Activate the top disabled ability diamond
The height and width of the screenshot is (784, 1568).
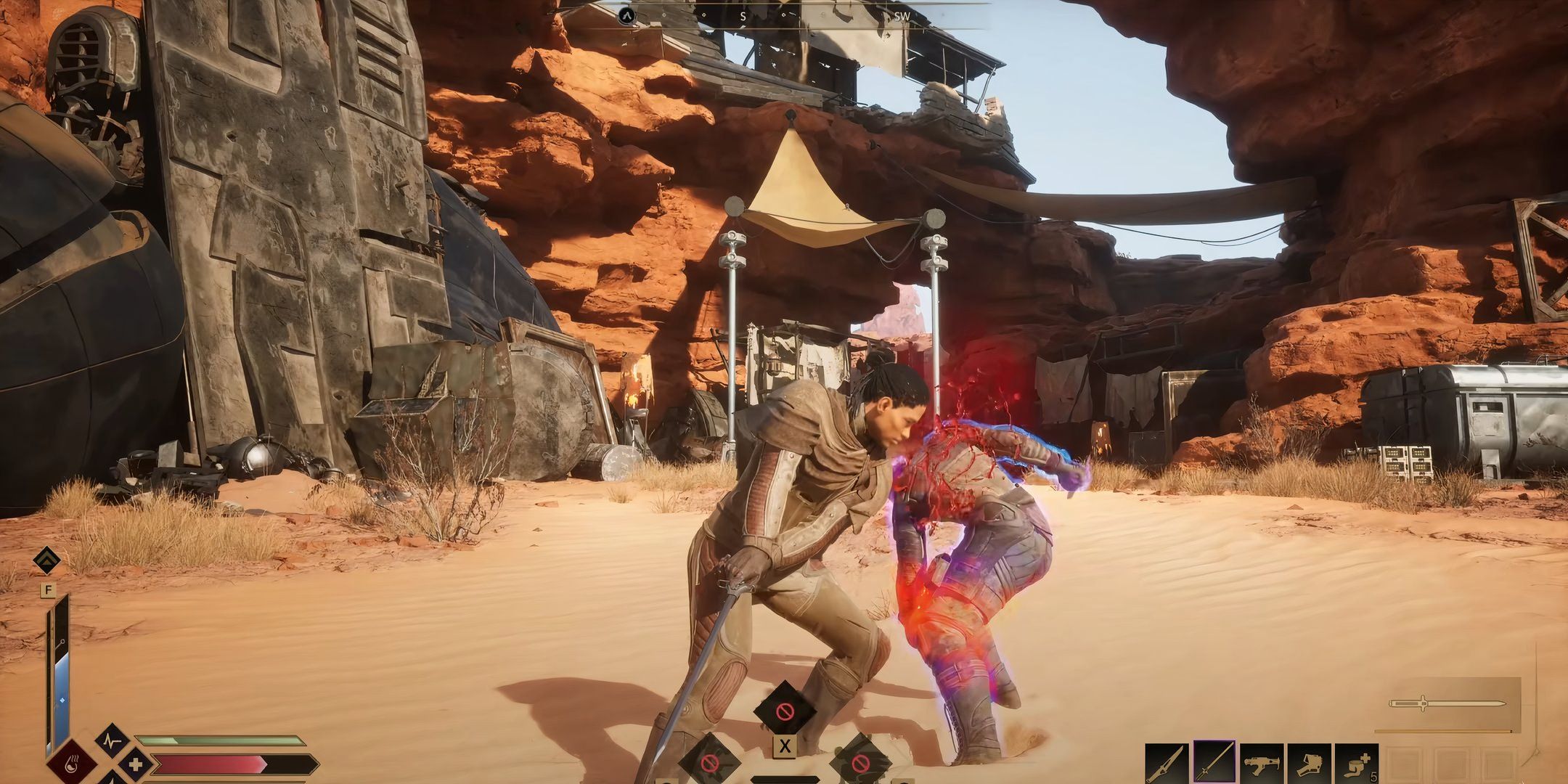tap(784, 711)
